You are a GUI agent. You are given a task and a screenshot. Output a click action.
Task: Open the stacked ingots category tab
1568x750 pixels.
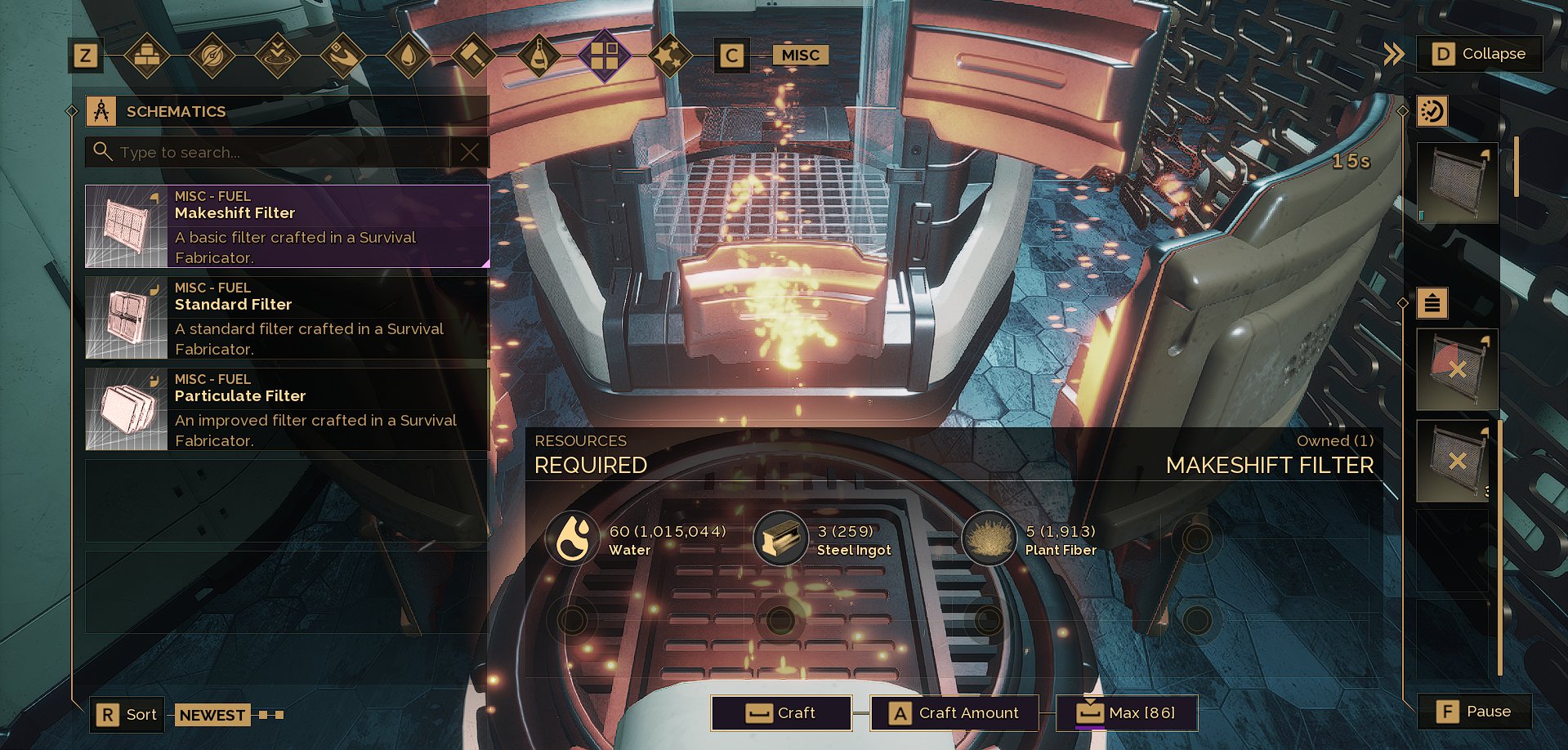click(147, 56)
